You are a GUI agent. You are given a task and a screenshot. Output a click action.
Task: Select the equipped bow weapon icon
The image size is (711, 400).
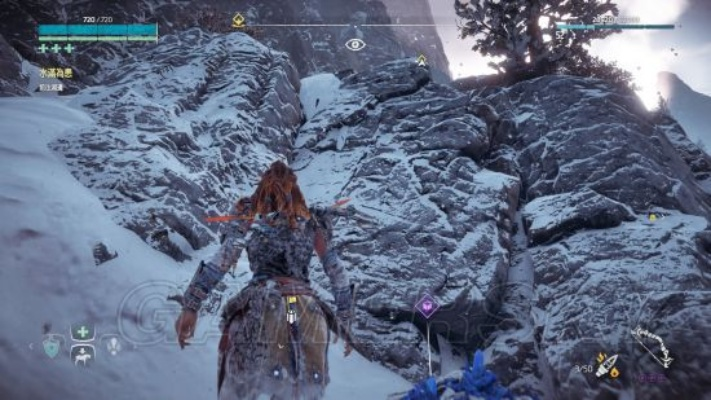pyautogui.click(x=651, y=346)
